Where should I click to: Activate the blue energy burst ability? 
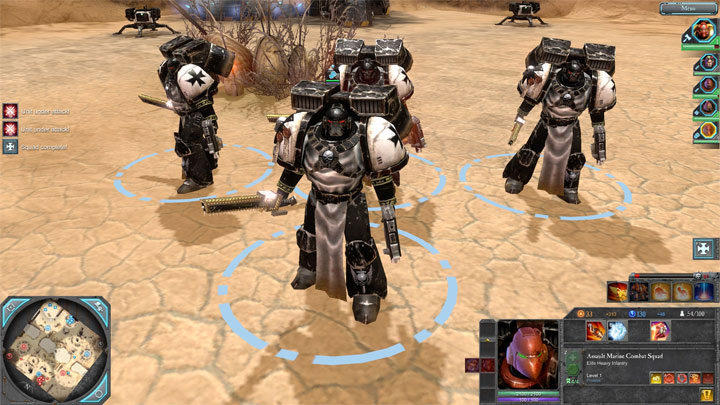point(618,331)
